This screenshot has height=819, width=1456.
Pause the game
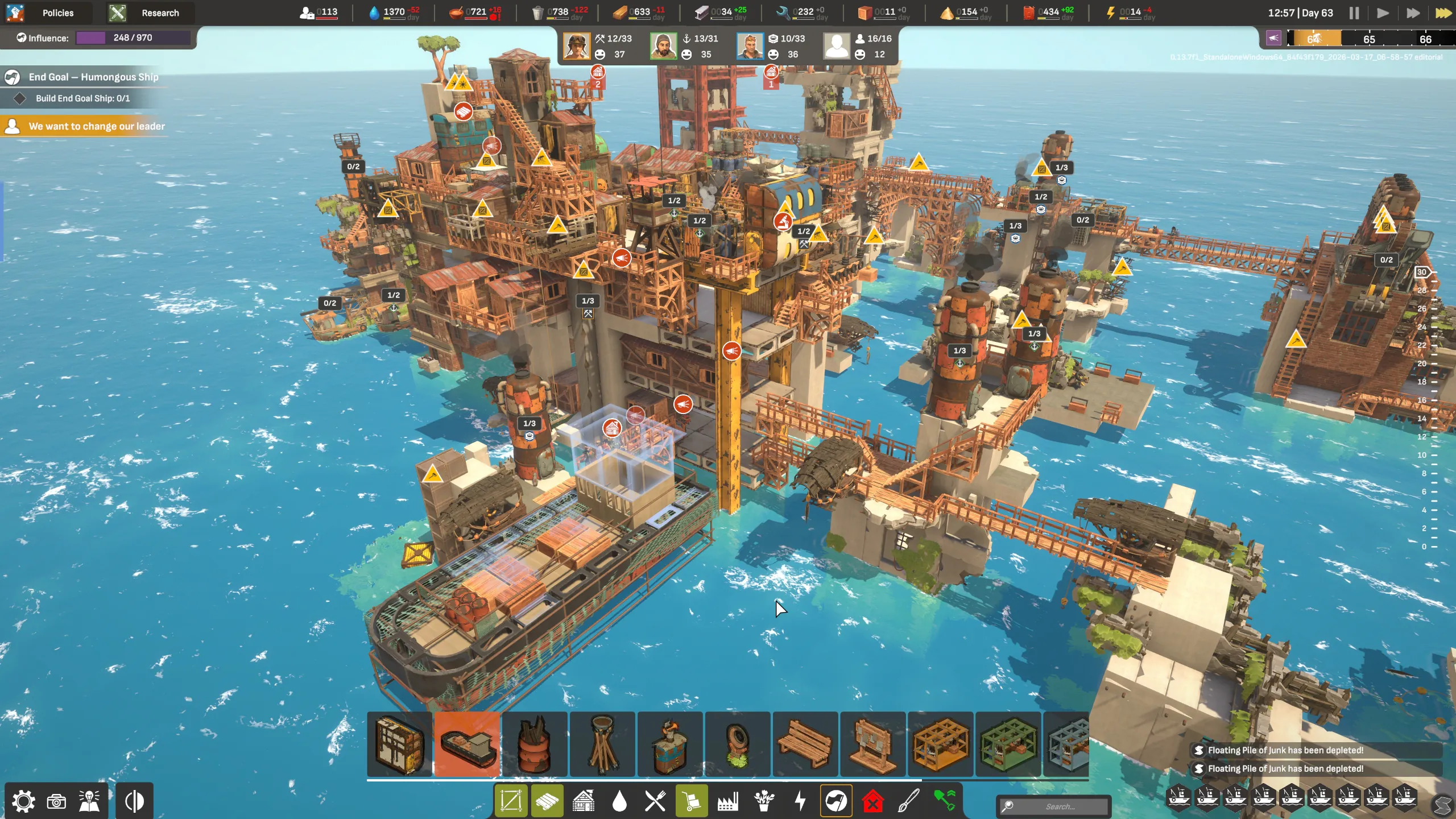[1354, 13]
